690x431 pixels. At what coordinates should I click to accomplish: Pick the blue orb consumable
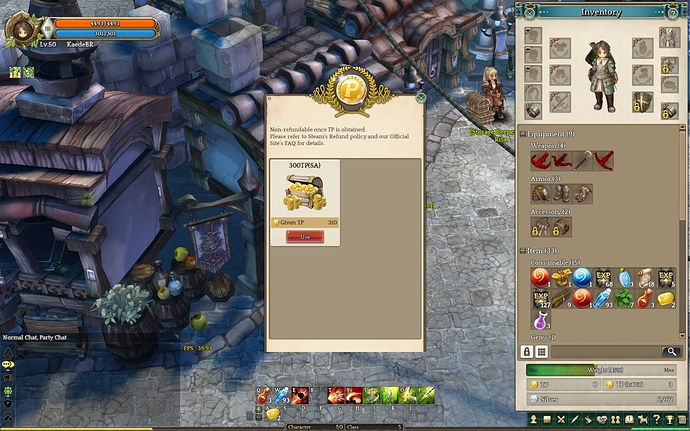click(x=582, y=277)
